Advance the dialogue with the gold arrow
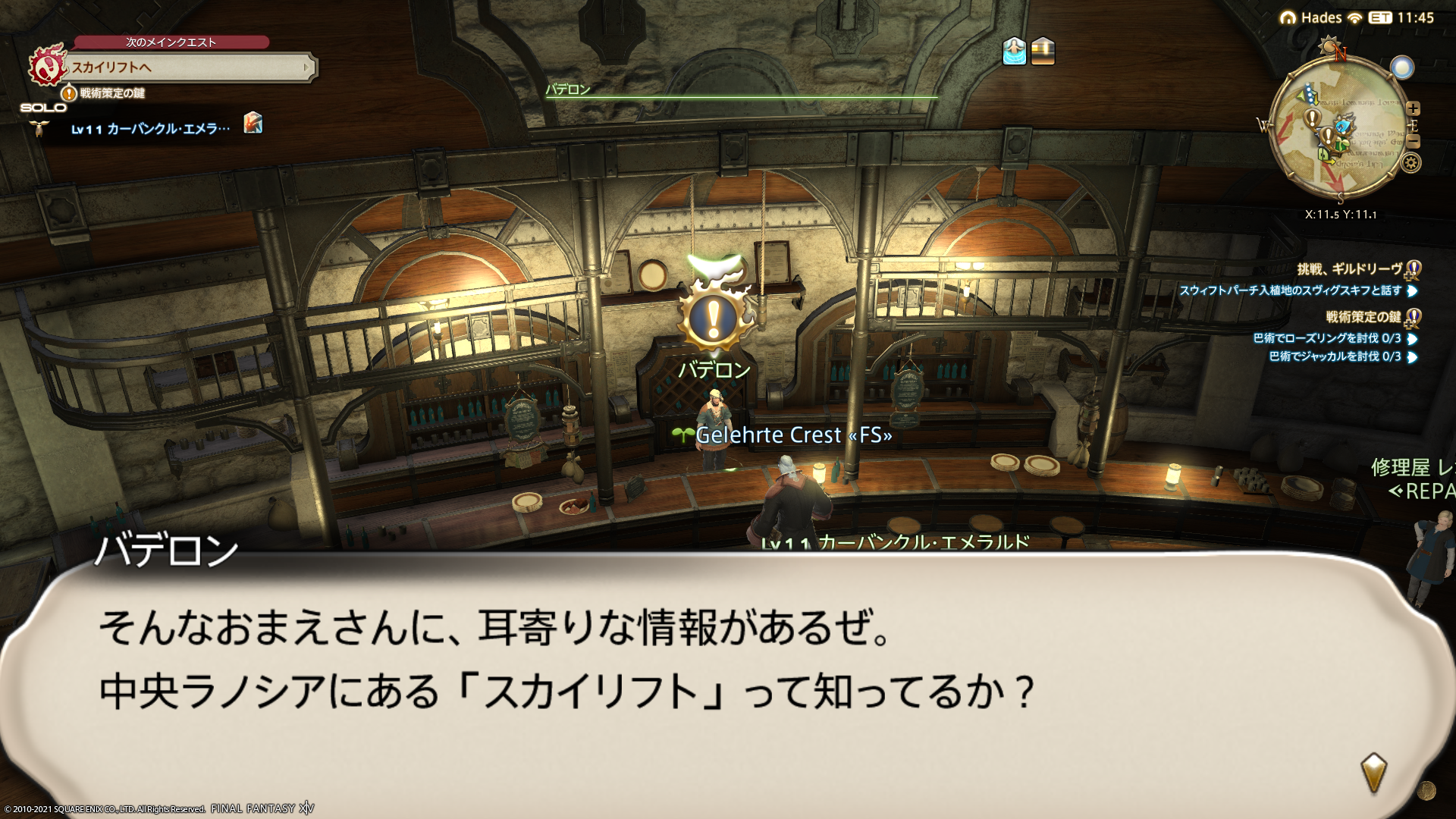The height and width of the screenshot is (819, 1456). (x=1373, y=772)
